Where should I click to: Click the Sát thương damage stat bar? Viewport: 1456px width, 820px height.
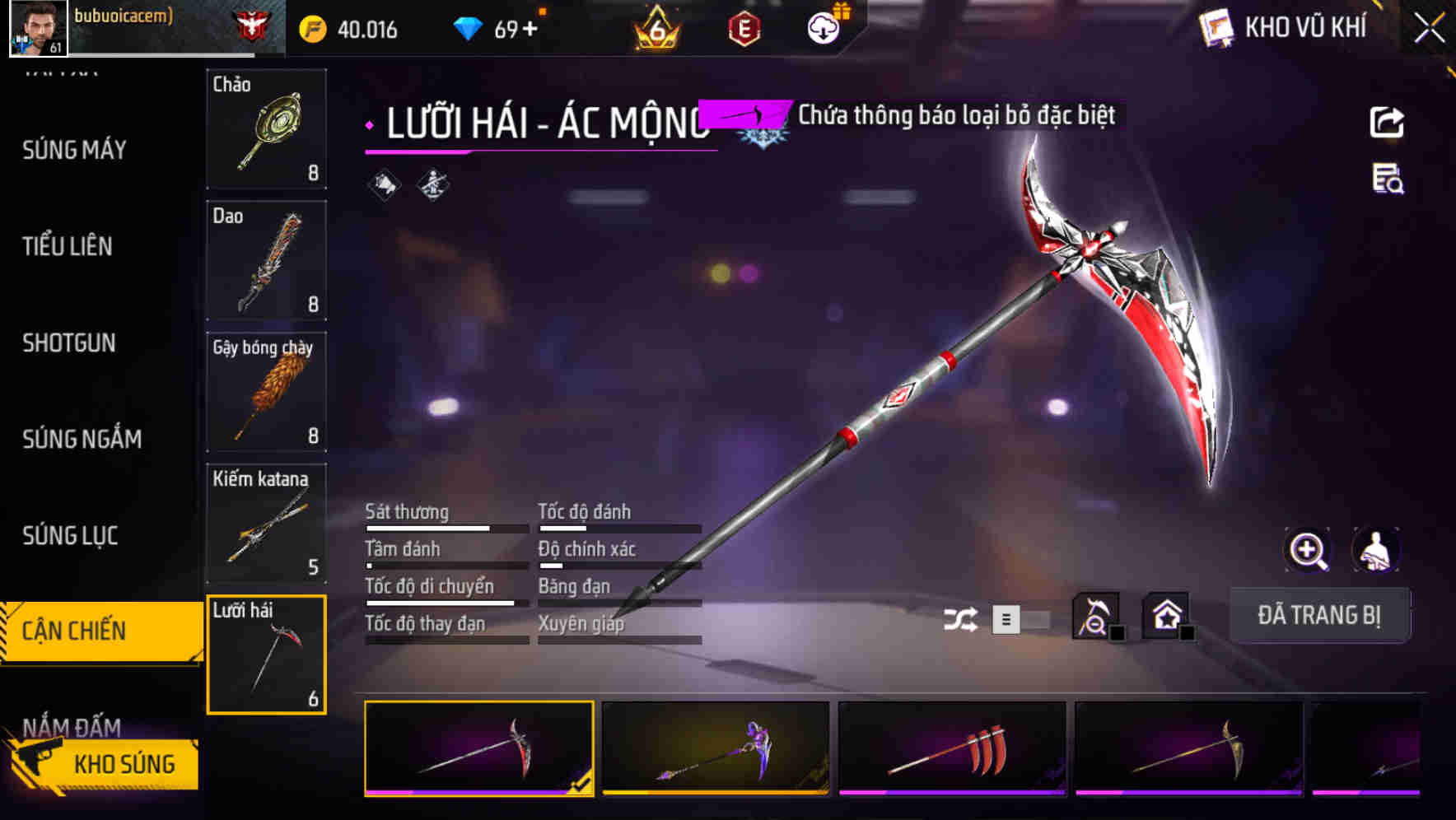pos(446,528)
